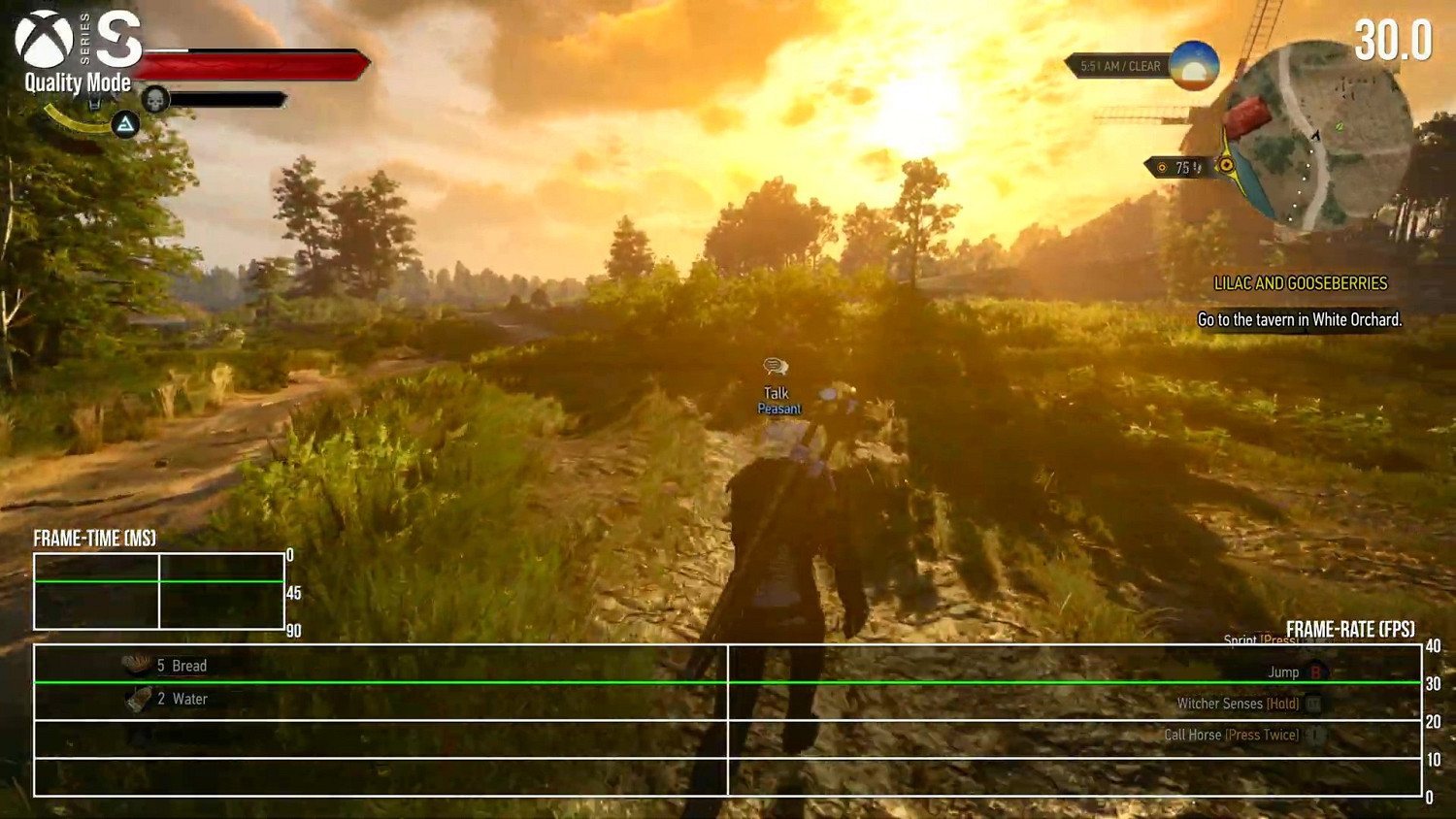Select the Bread item icon in the quick slot
The image size is (1456, 819).
coord(134,665)
